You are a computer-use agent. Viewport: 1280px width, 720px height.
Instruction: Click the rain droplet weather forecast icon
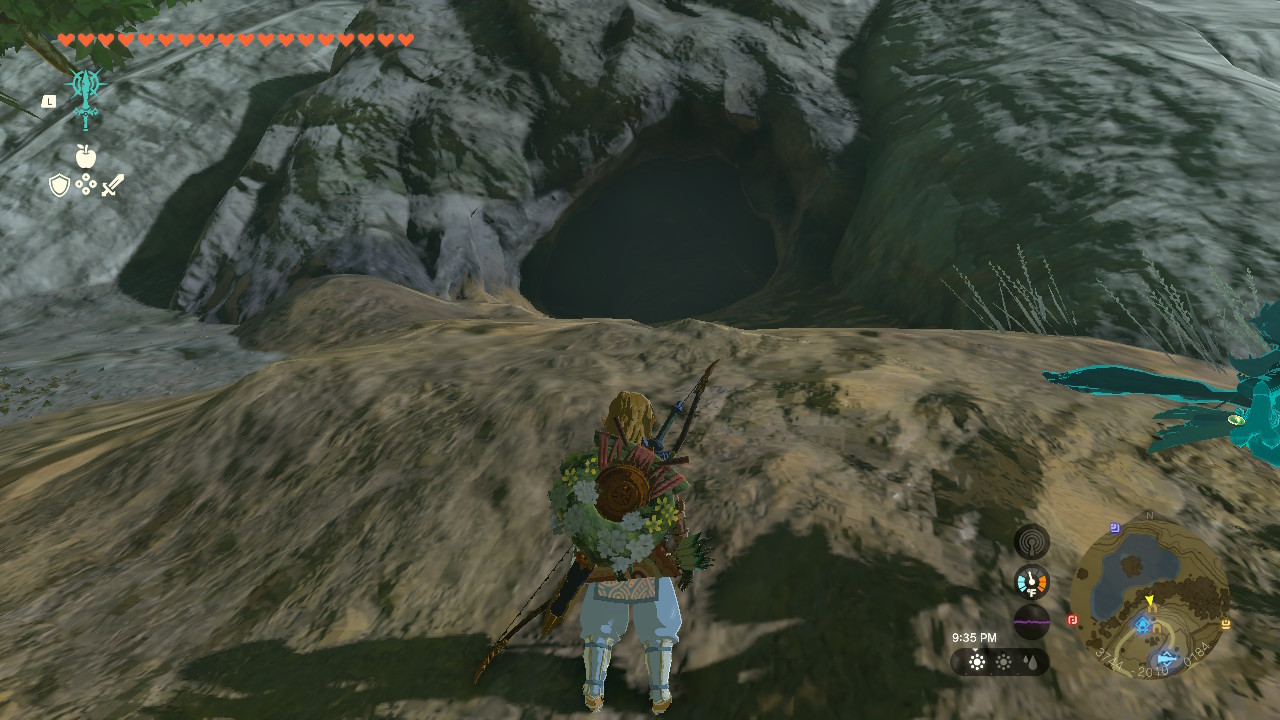[1031, 662]
